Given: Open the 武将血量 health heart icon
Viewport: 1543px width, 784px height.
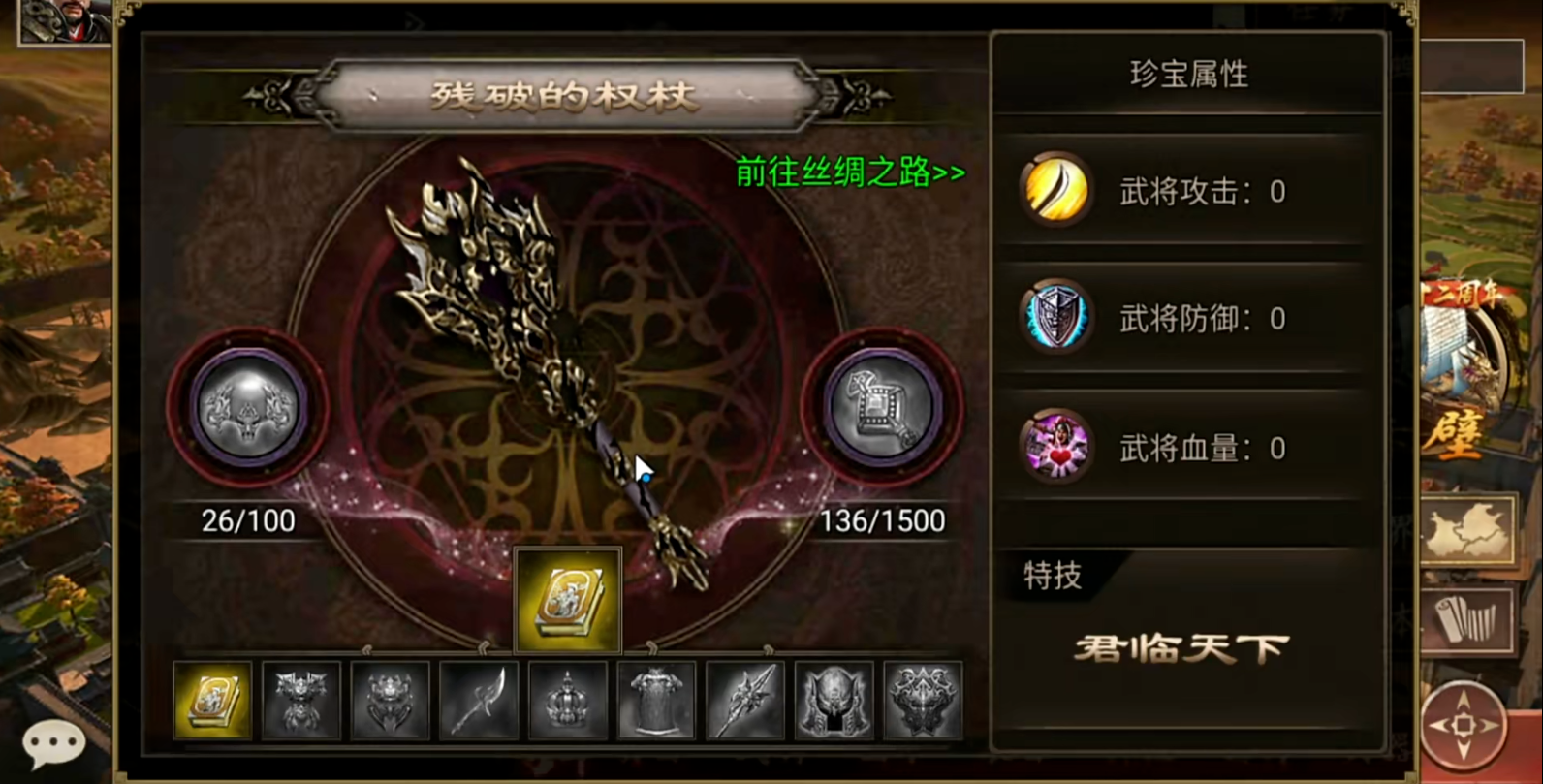Looking at the screenshot, I should [x=1055, y=448].
